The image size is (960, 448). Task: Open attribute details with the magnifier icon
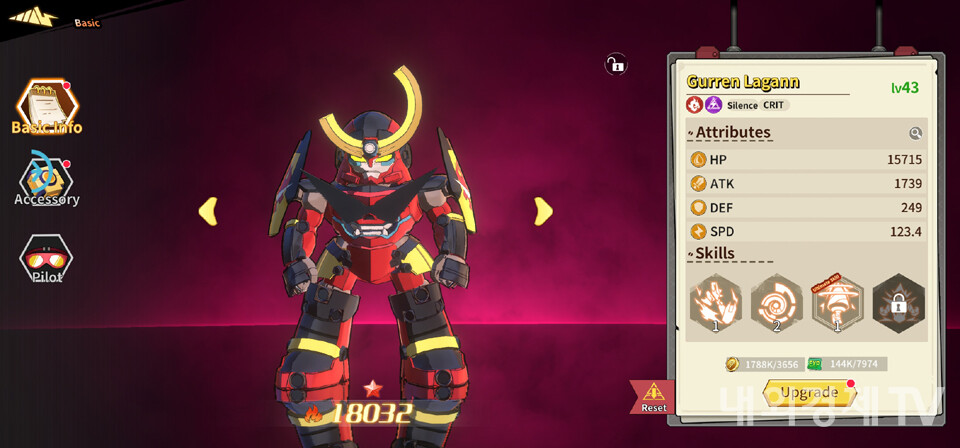click(915, 133)
